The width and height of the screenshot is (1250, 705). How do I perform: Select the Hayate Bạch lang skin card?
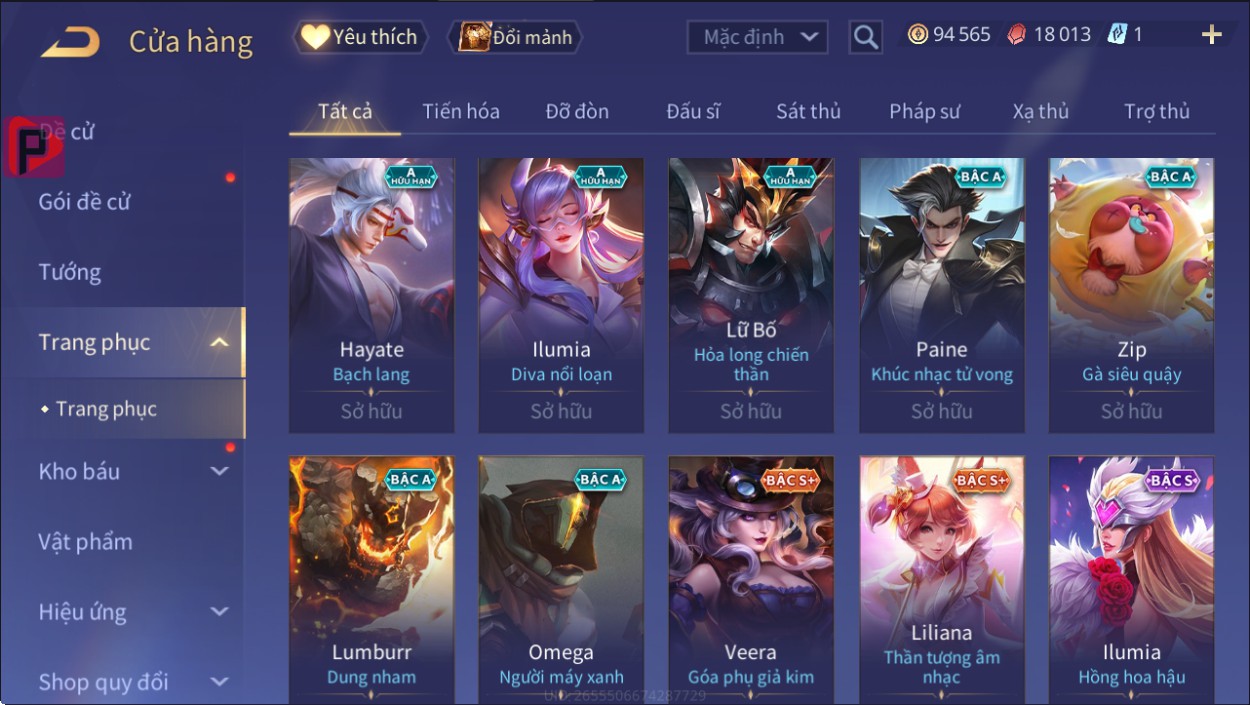point(371,295)
